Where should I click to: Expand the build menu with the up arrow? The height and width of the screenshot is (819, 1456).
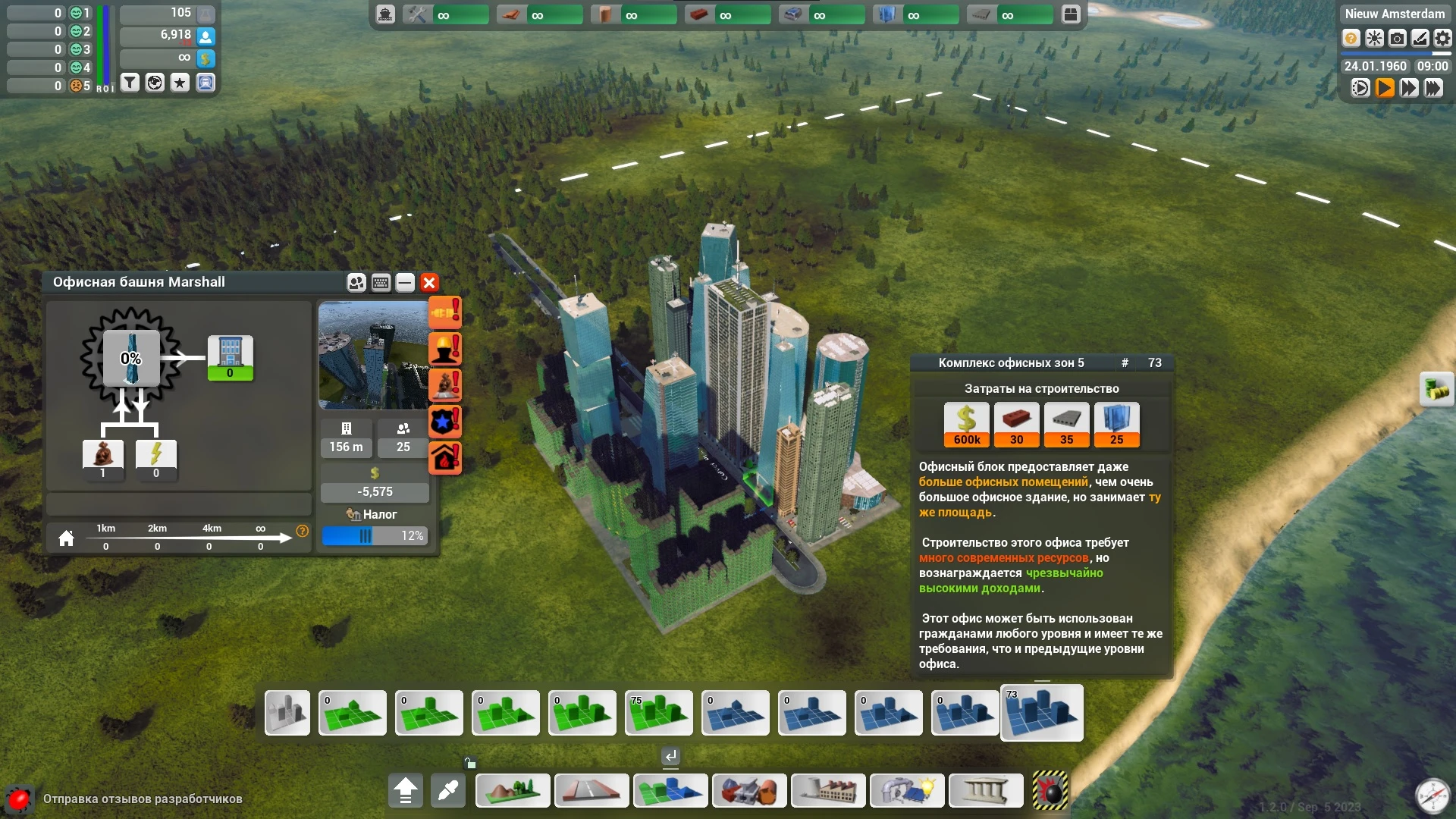pos(406,790)
